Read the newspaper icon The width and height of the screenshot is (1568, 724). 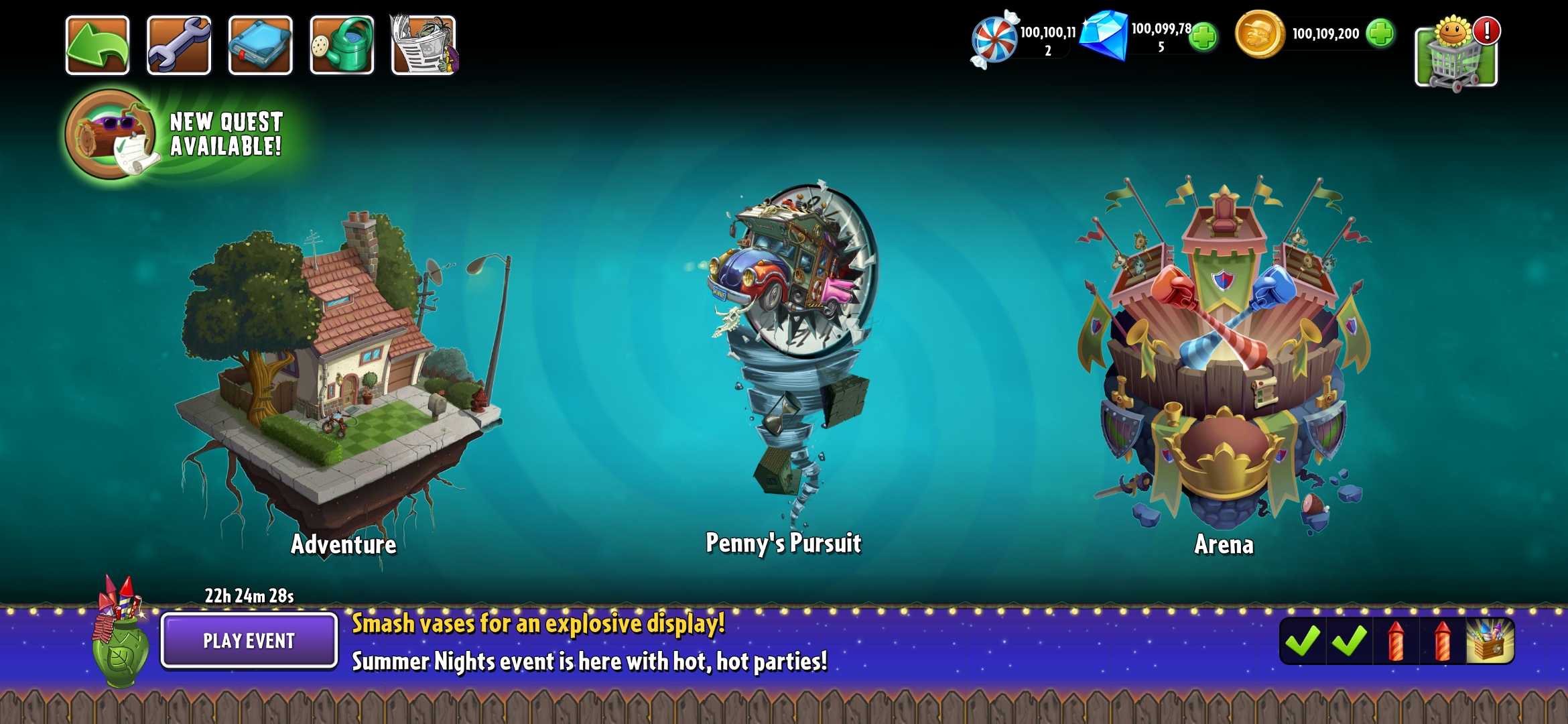click(422, 46)
